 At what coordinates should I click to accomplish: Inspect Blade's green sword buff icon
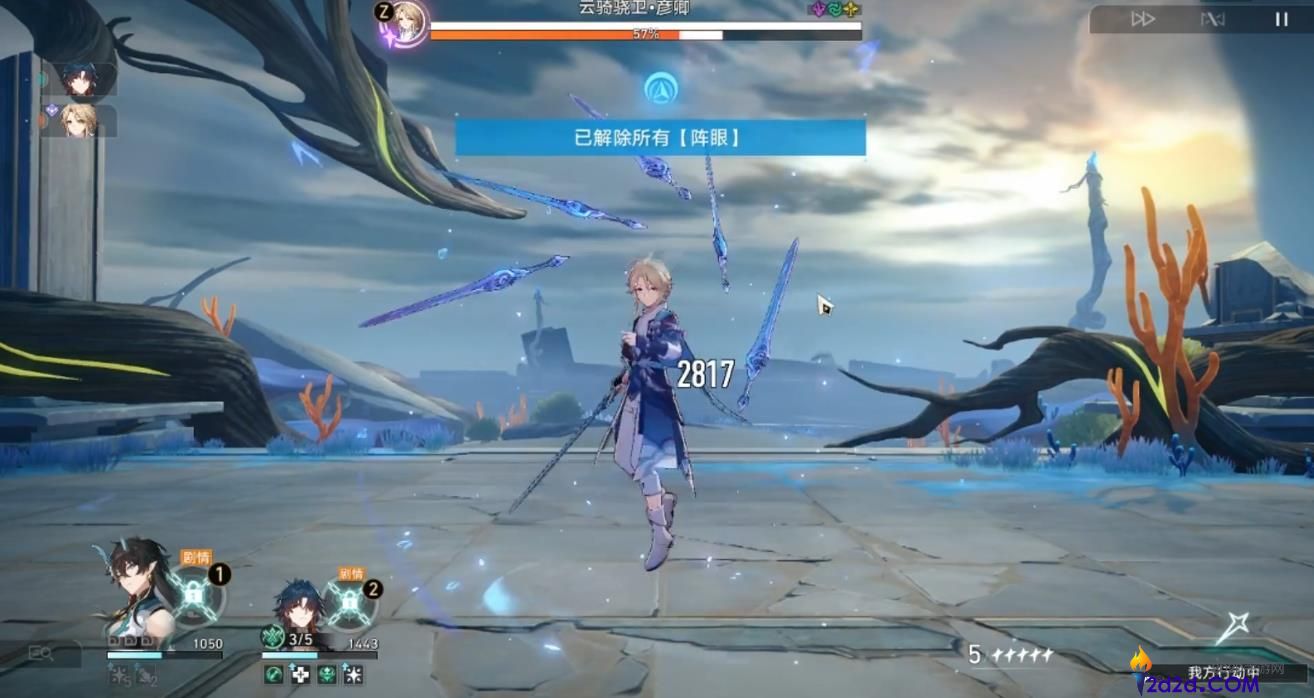click(271, 675)
